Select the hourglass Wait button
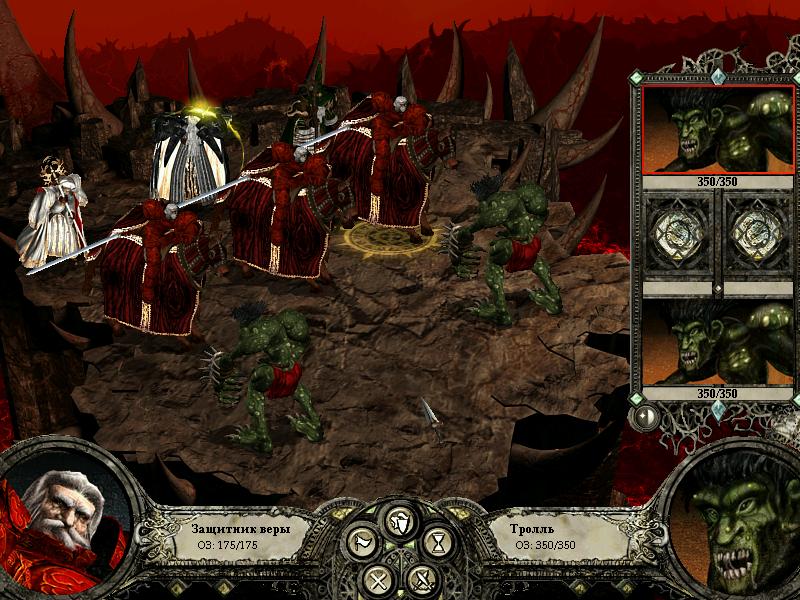This screenshot has height=600, width=800. [438, 543]
